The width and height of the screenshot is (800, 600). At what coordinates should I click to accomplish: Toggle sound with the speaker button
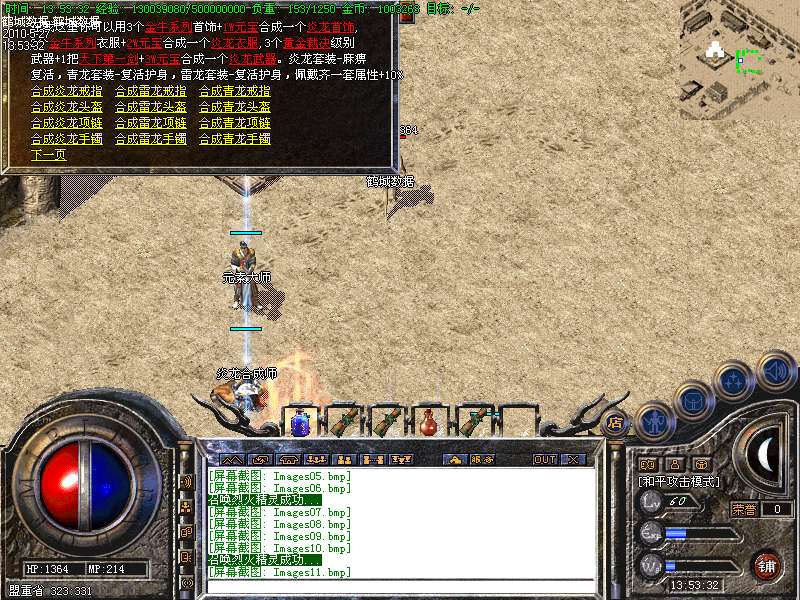(775, 368)
